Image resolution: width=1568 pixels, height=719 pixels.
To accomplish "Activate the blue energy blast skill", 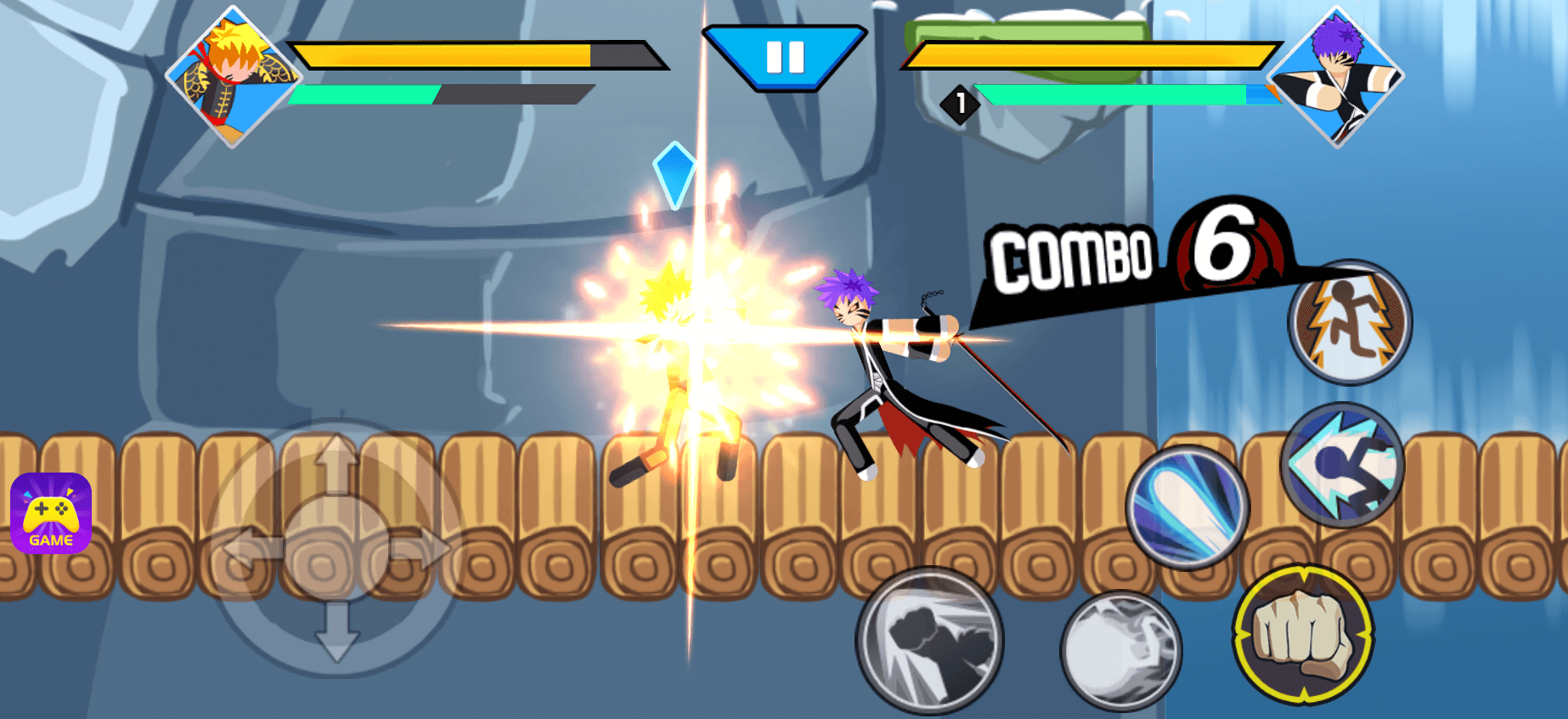I will [1187, 507].
